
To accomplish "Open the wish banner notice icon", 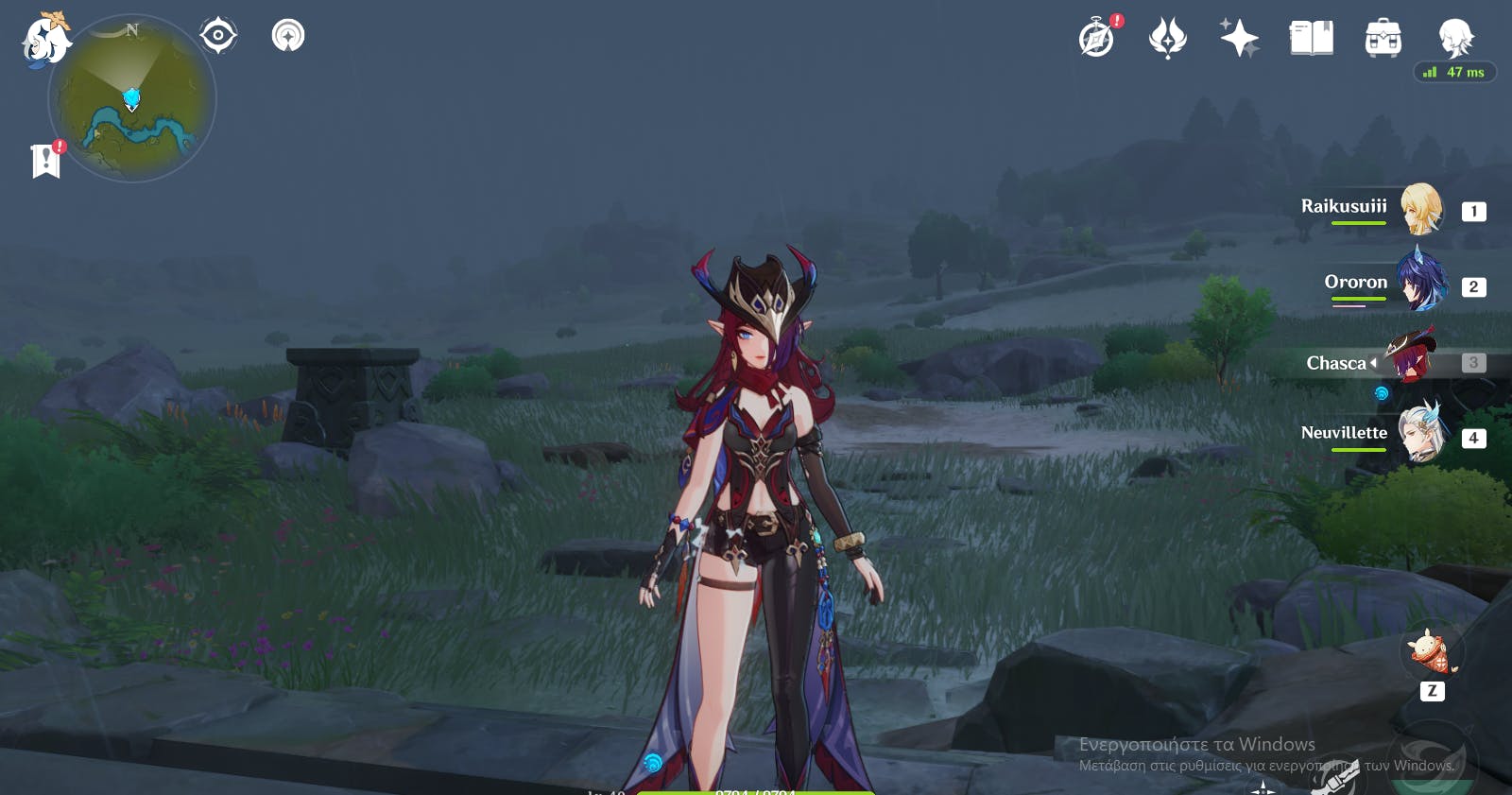I will tap(288, 36).
